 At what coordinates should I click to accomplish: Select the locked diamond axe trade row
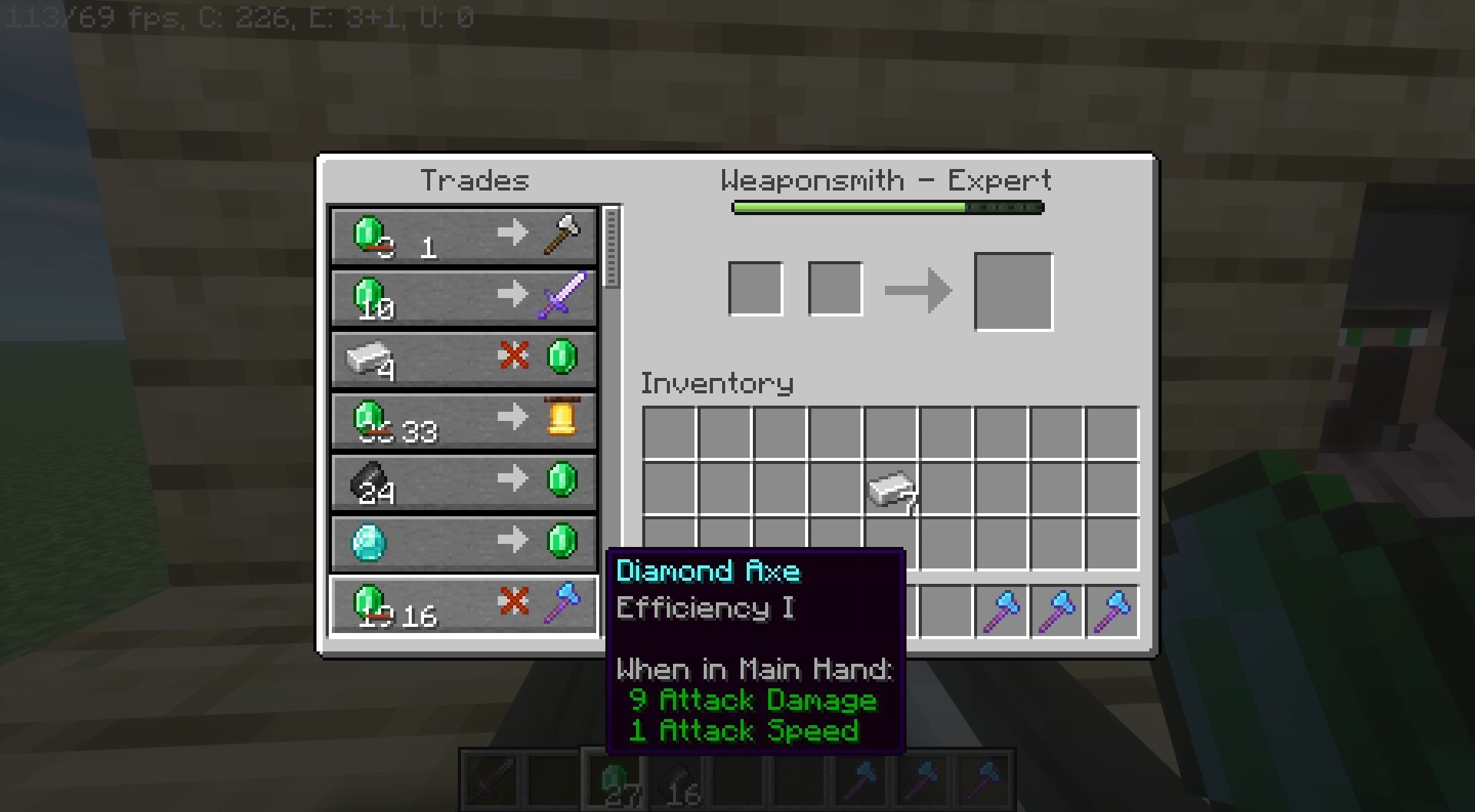pos(463,604)
